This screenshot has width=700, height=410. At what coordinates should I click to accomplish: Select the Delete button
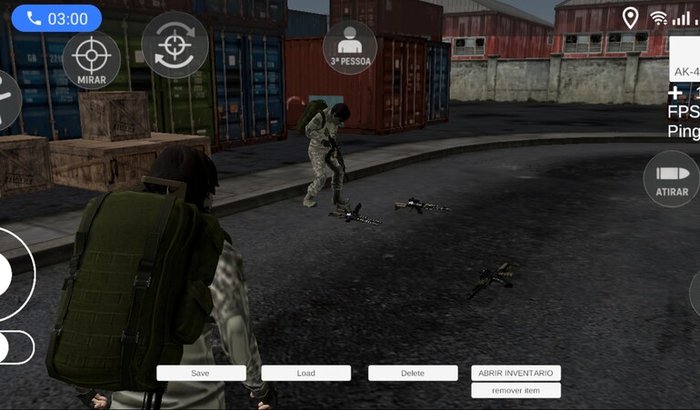pos(413,373)
